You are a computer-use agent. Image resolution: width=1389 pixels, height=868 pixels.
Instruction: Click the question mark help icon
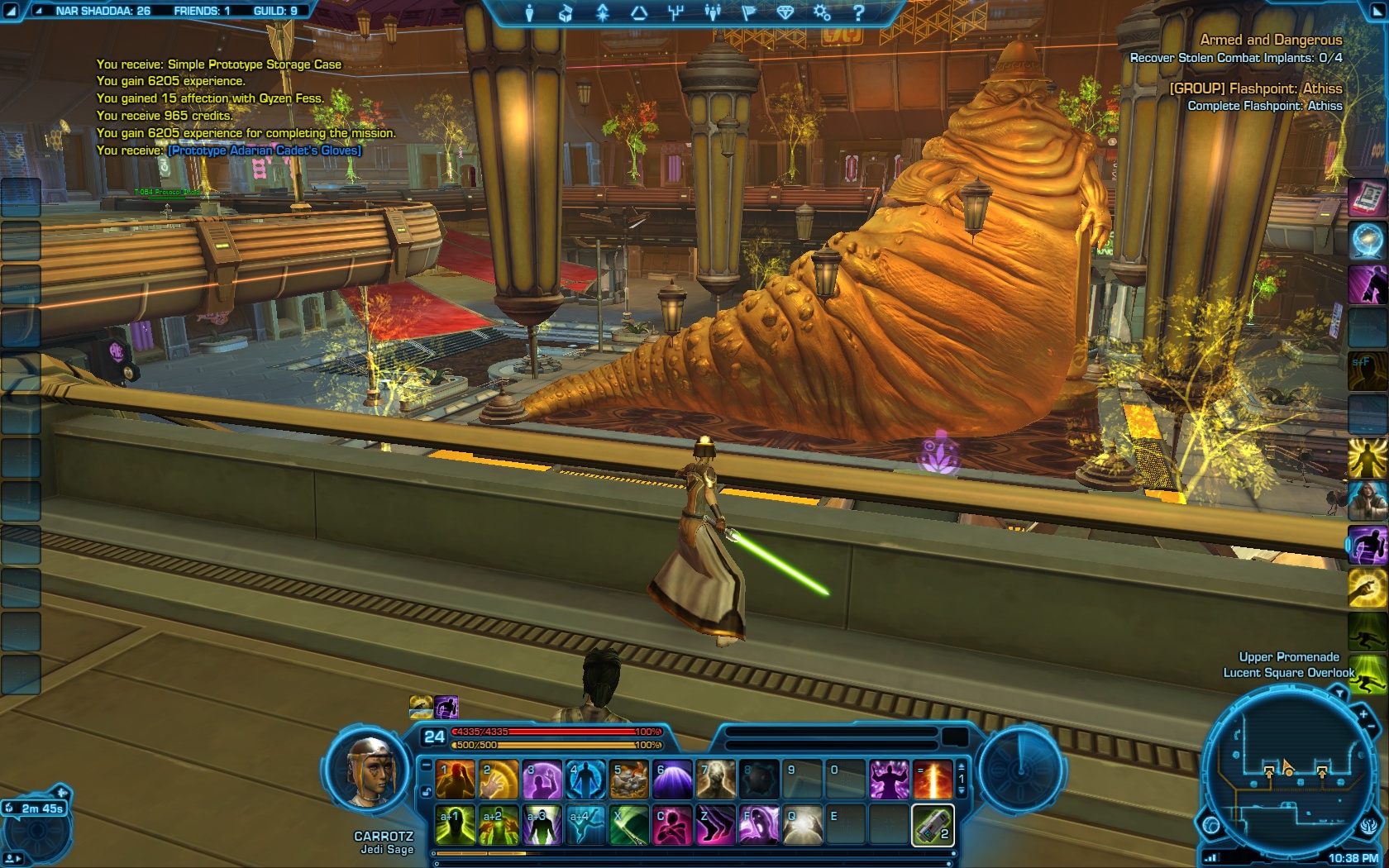(858, 12)
